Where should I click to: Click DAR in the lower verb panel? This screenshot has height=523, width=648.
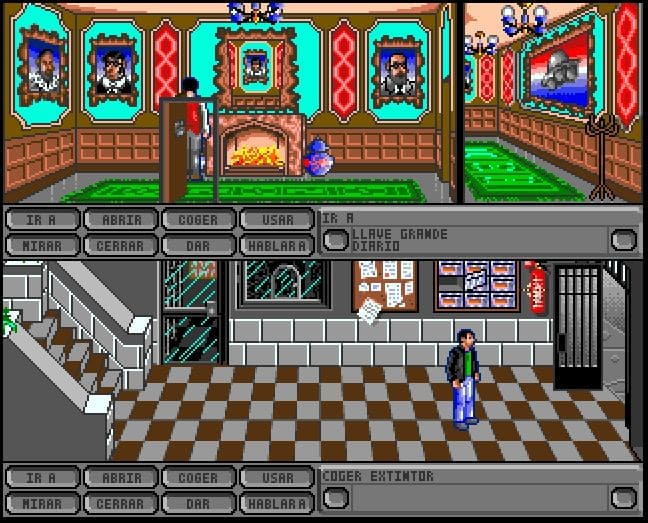tap(197, 502)
